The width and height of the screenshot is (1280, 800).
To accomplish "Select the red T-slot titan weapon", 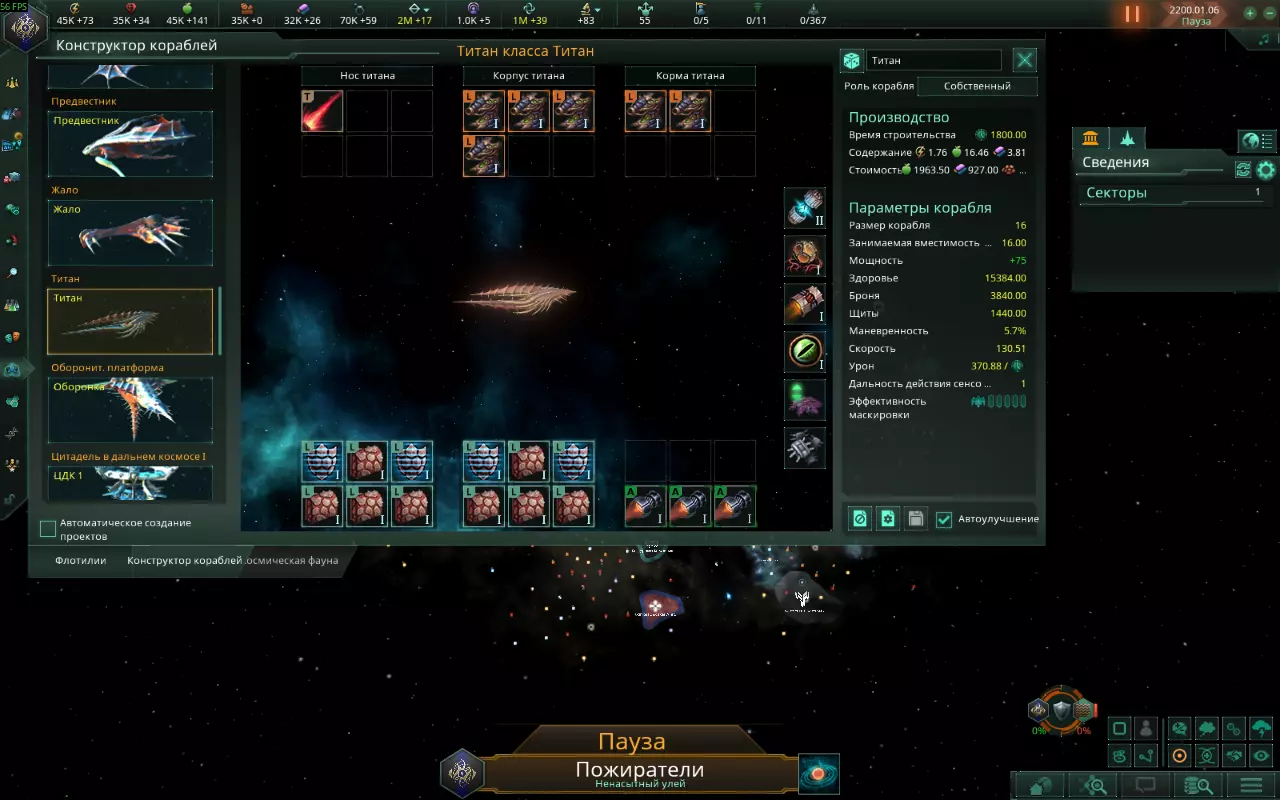I will (x=322, y=111).
